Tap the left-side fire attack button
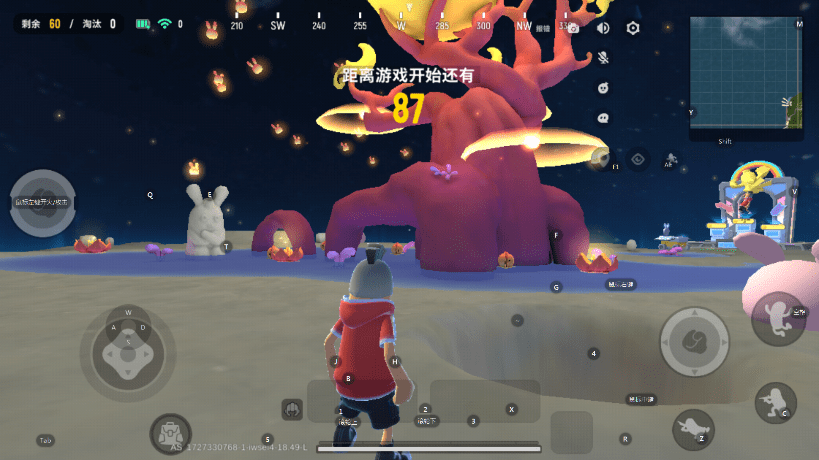819x460 pixels. 42,203
